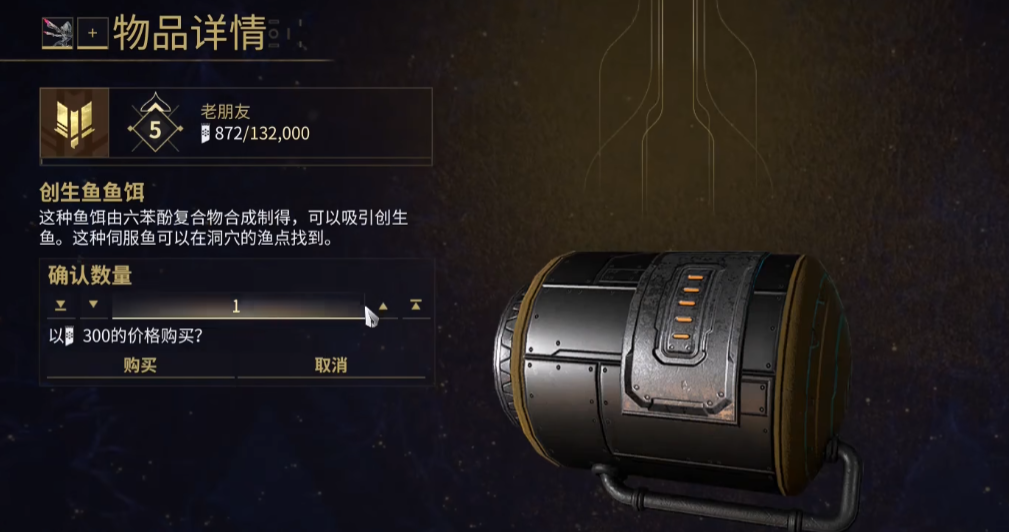Cancel the purchase with 取消
The image size is (1009, 532).
(x=331, y=366)
